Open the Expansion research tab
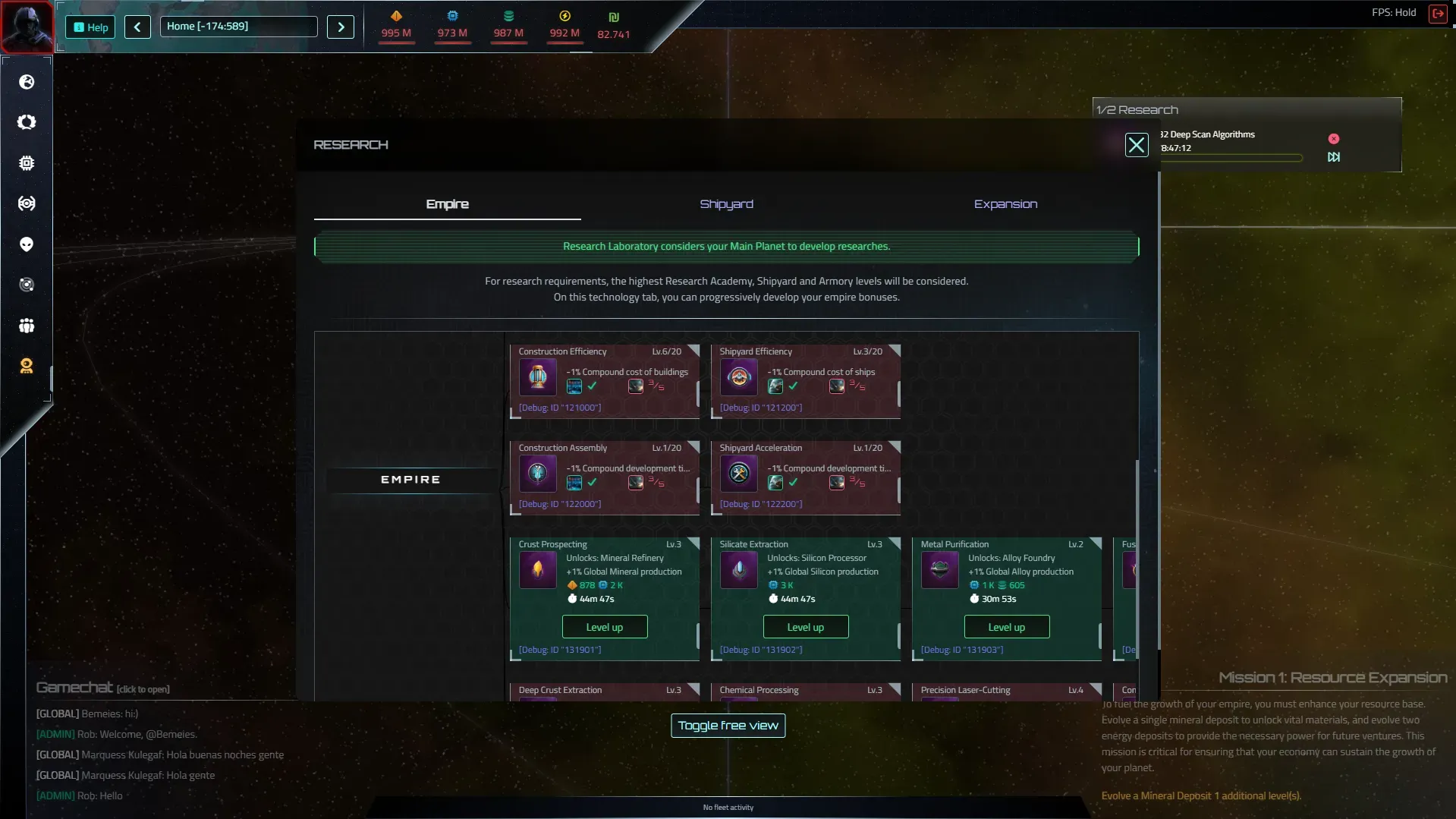 coord(1005,204)
